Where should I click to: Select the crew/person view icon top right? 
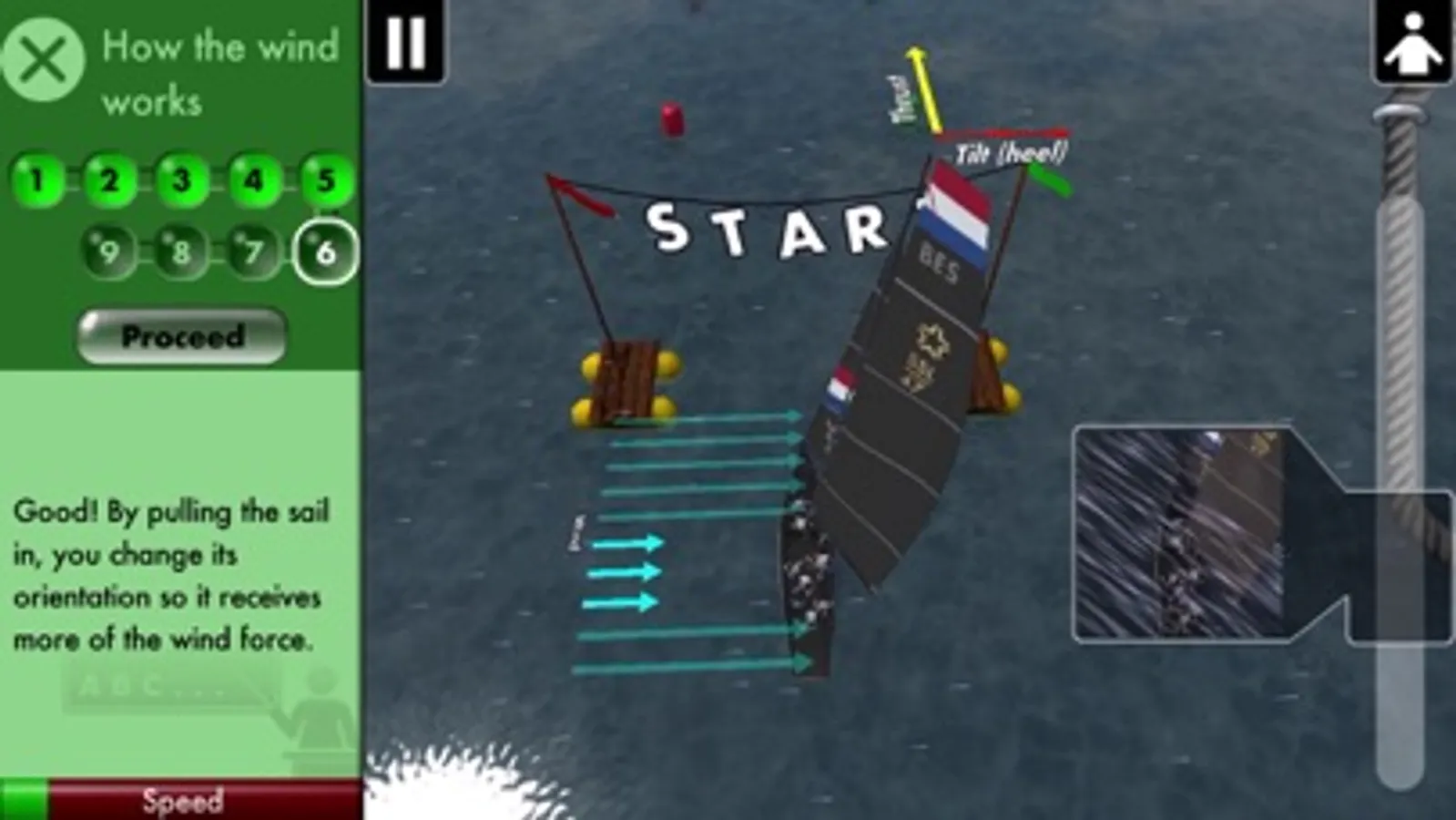1412,42
